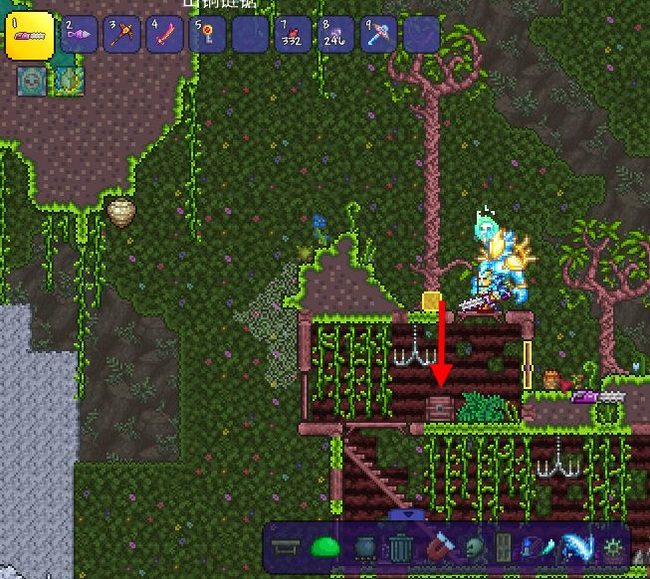Choose the green slime icon
650x579 pixels.
(326, 547)
